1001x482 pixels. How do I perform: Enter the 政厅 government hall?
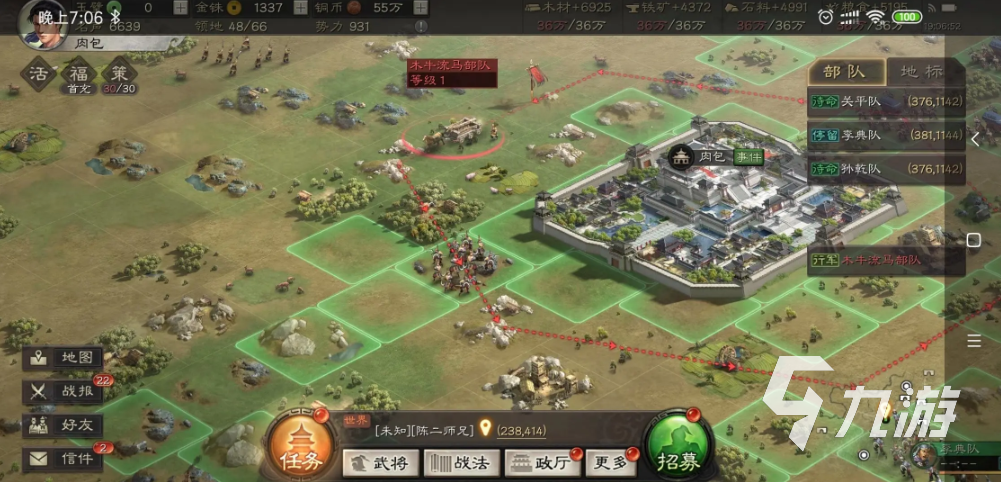[540, 462]
